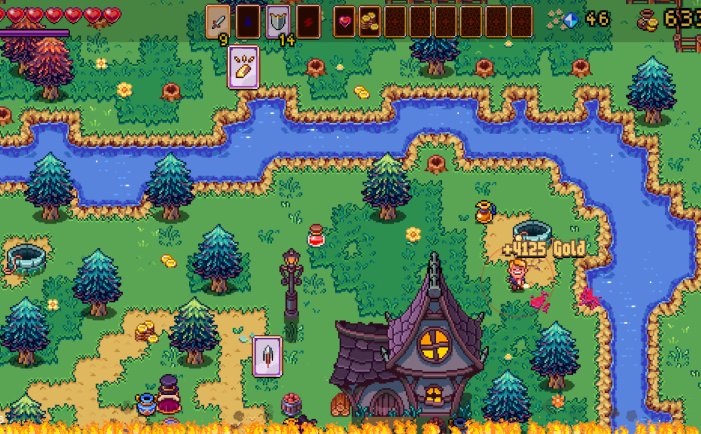
Task: Click the dark slot with red symbol
Action: pos(308,20)
